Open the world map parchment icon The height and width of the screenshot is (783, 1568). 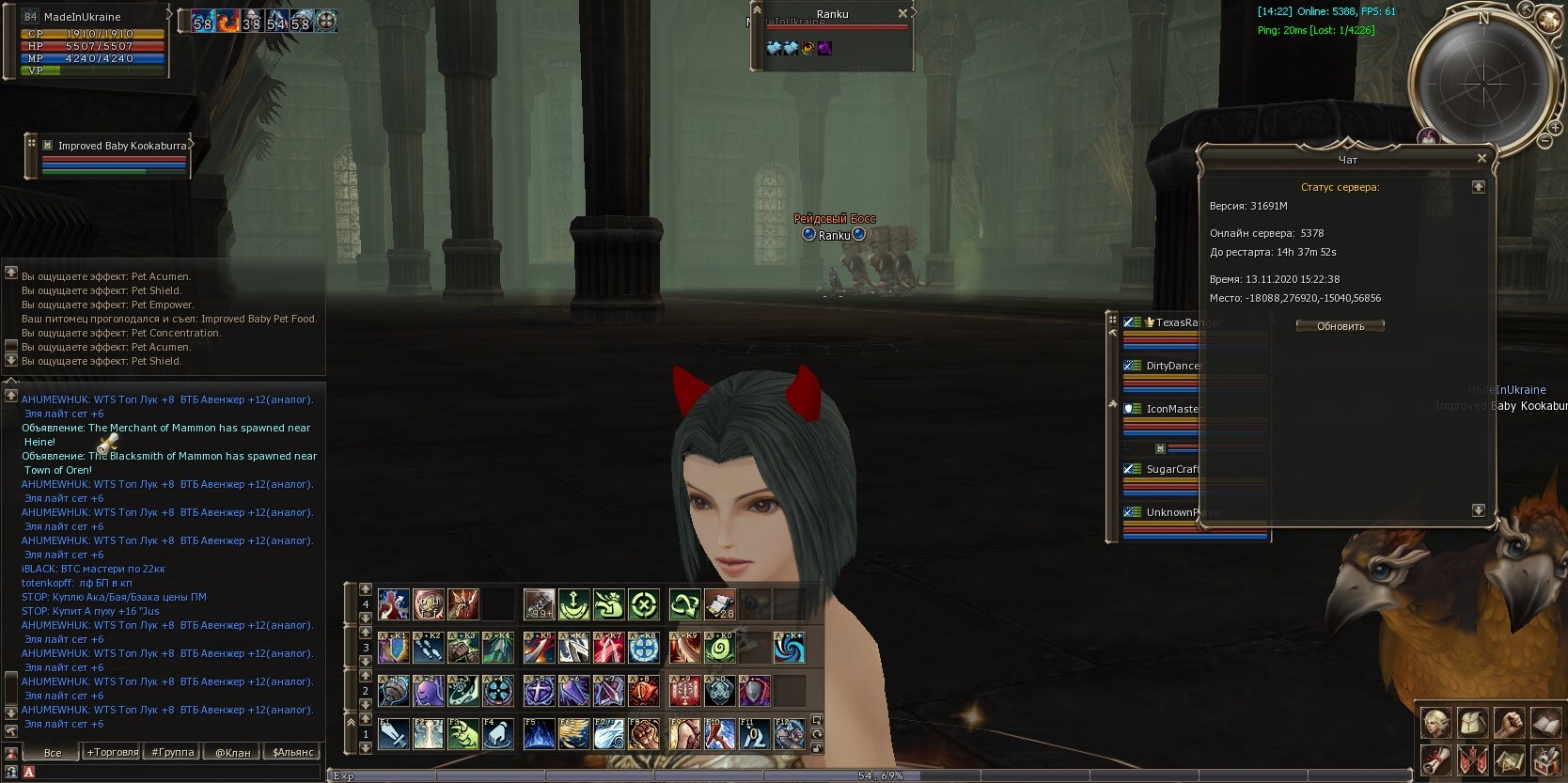1509,759
